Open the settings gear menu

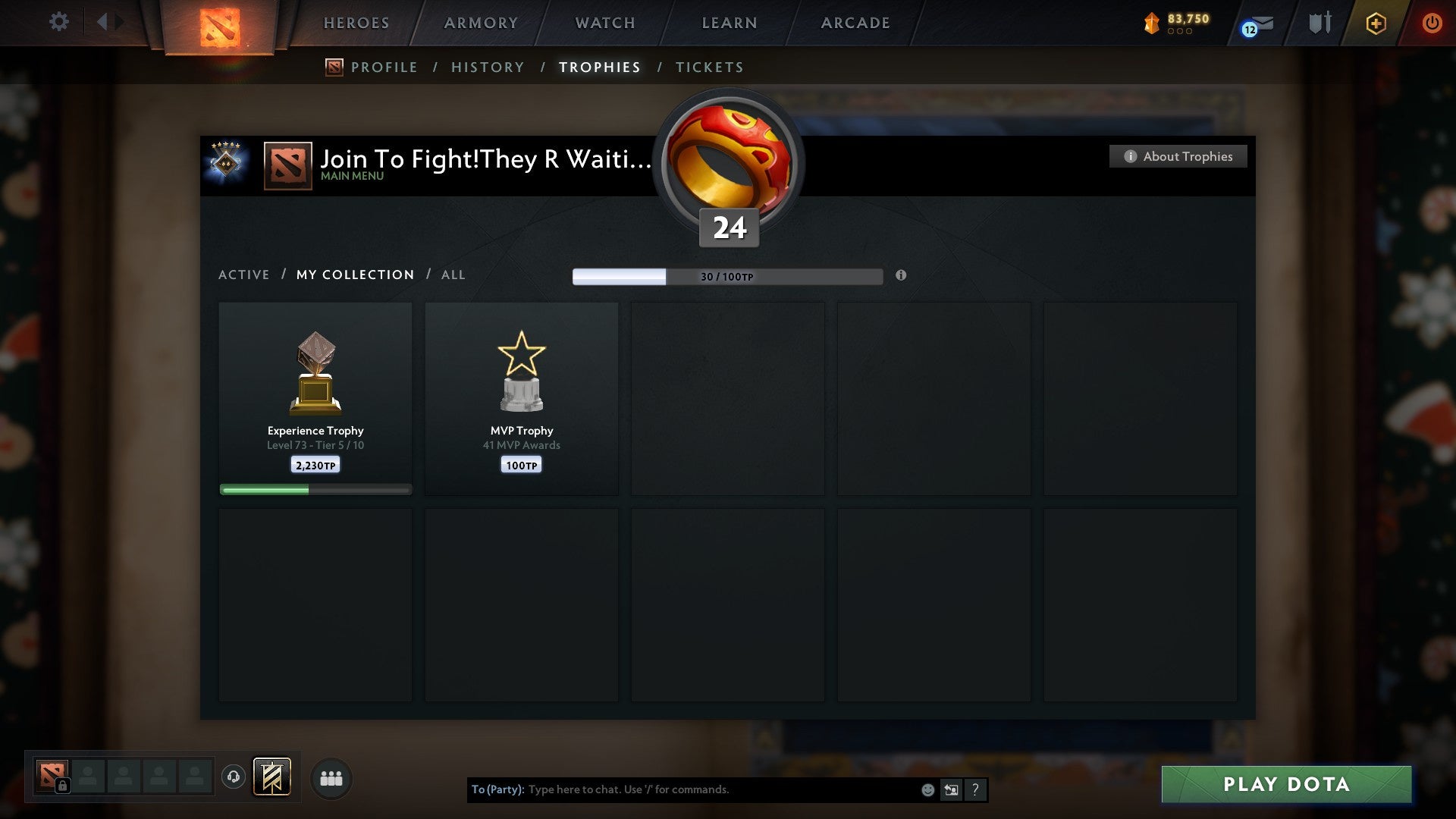[x=59, y=22]
